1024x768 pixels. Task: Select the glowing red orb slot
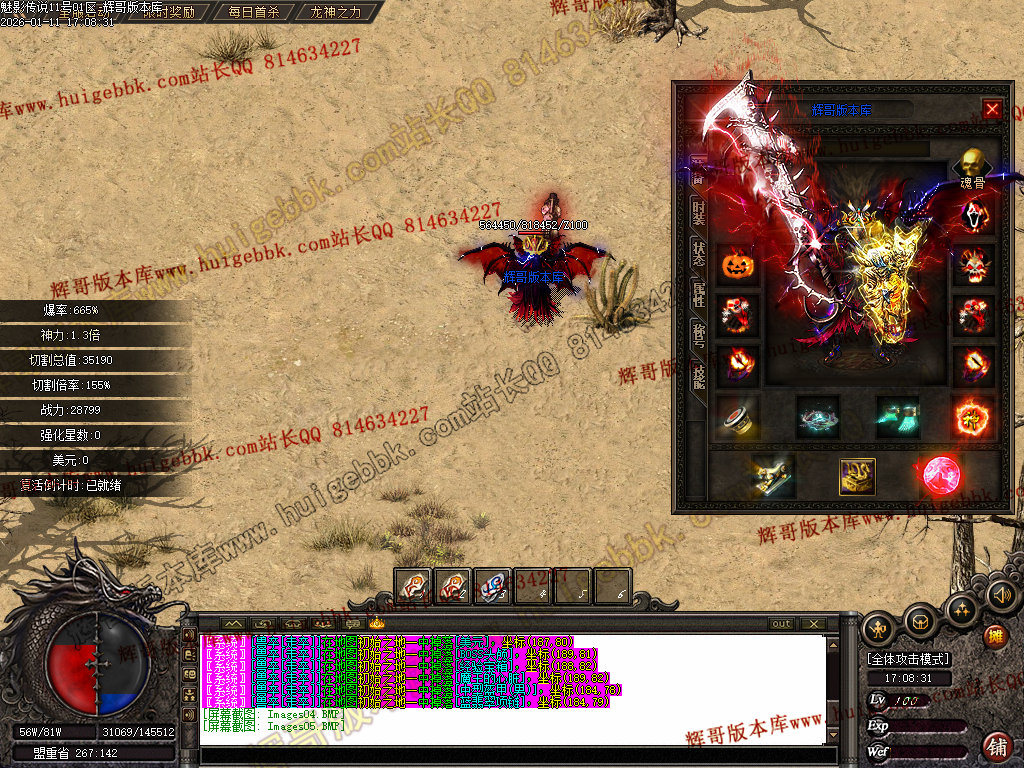[938, 476]
